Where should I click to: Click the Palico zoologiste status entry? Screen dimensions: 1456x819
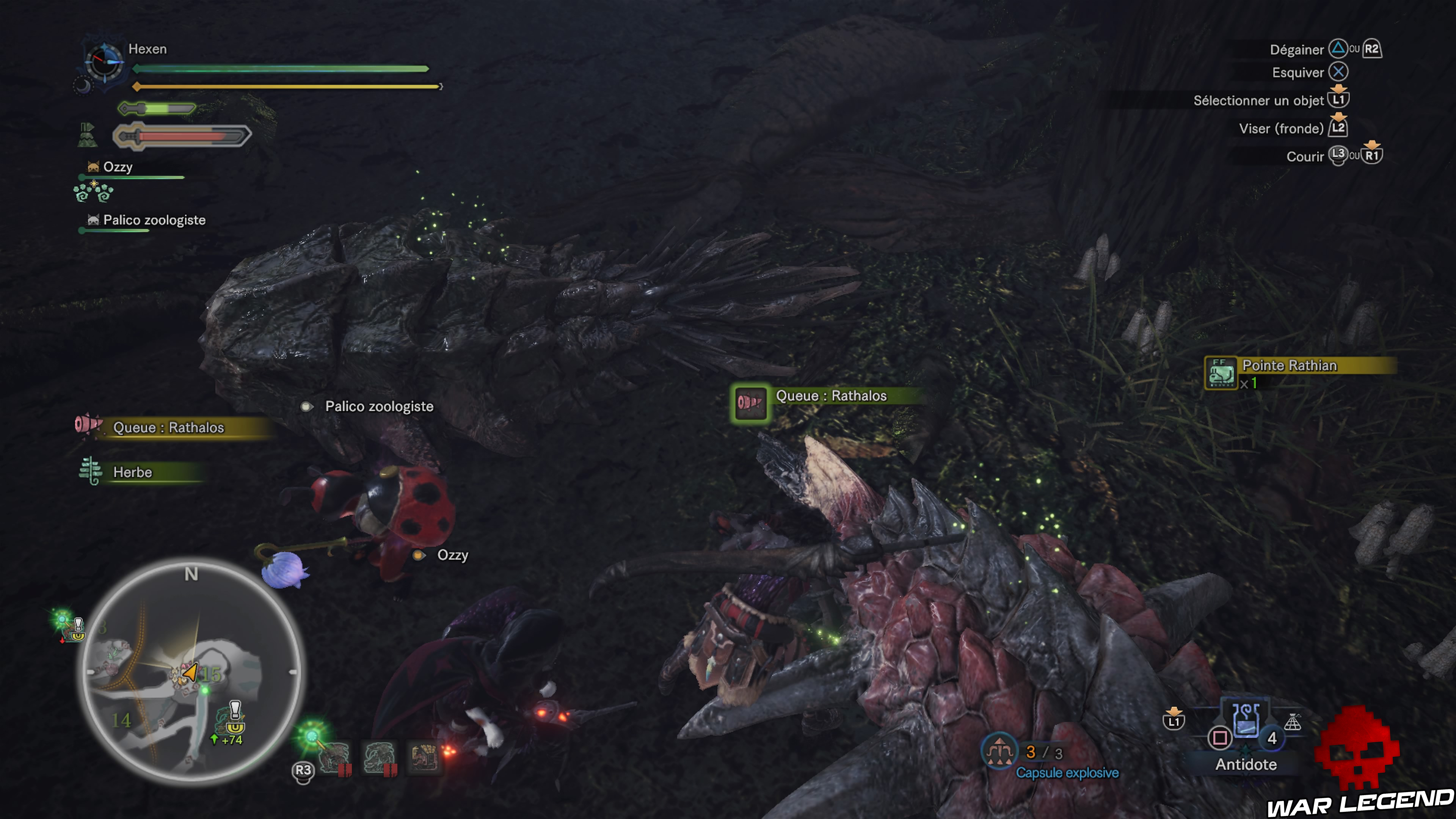click(154, 220)
